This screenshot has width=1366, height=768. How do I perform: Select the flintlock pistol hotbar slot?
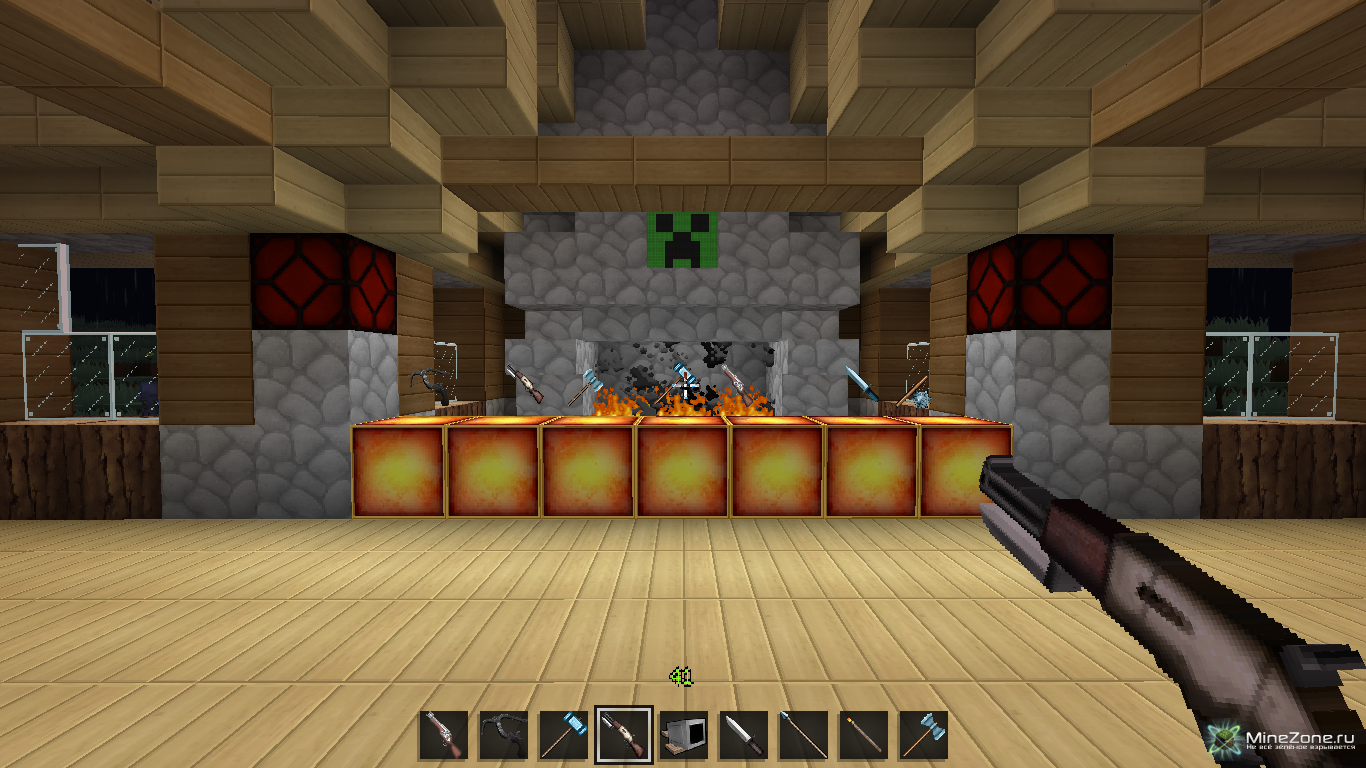point(443,735)
